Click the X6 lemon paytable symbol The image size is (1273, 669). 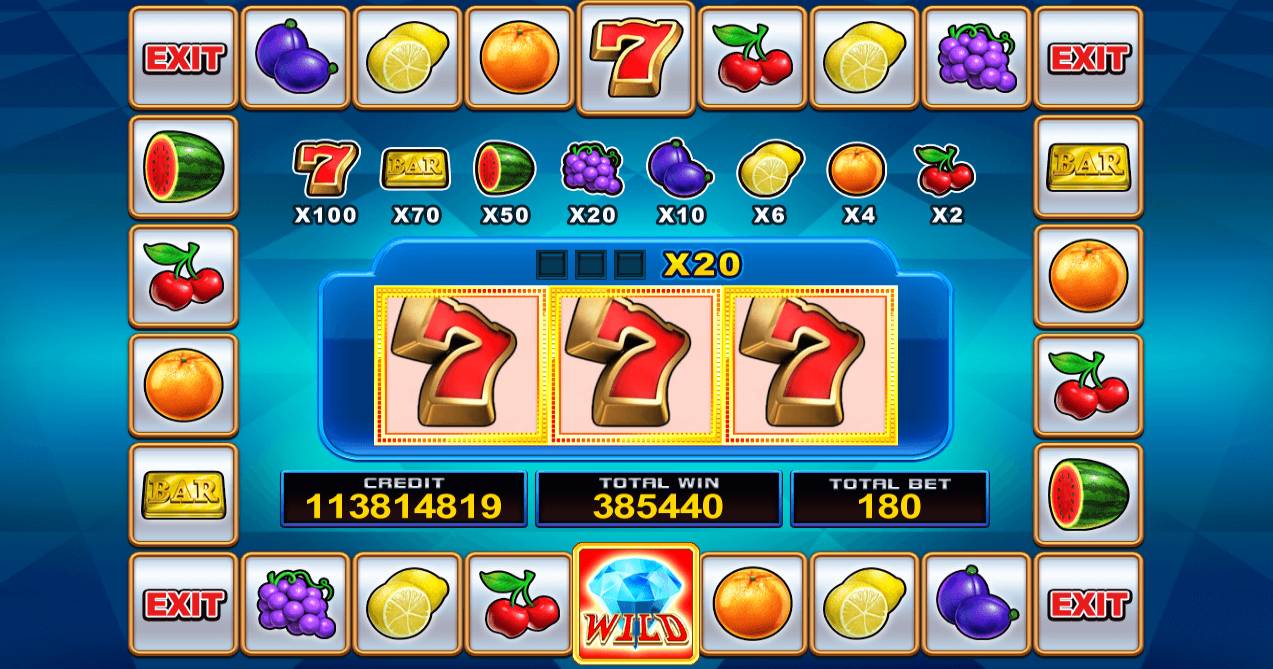click(769, 168)
